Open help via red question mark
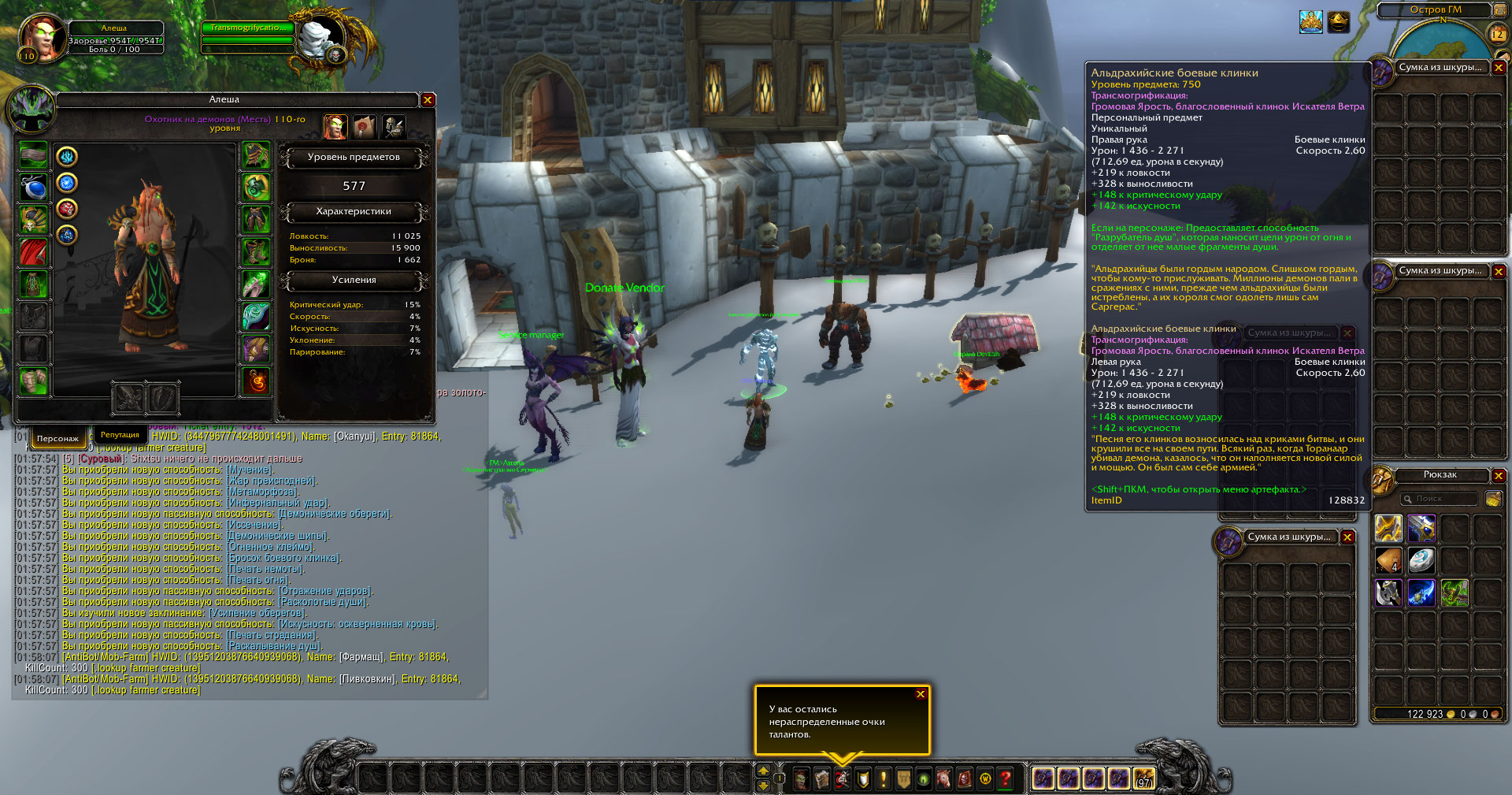 pyautogui.click(x=1006, y=779)
